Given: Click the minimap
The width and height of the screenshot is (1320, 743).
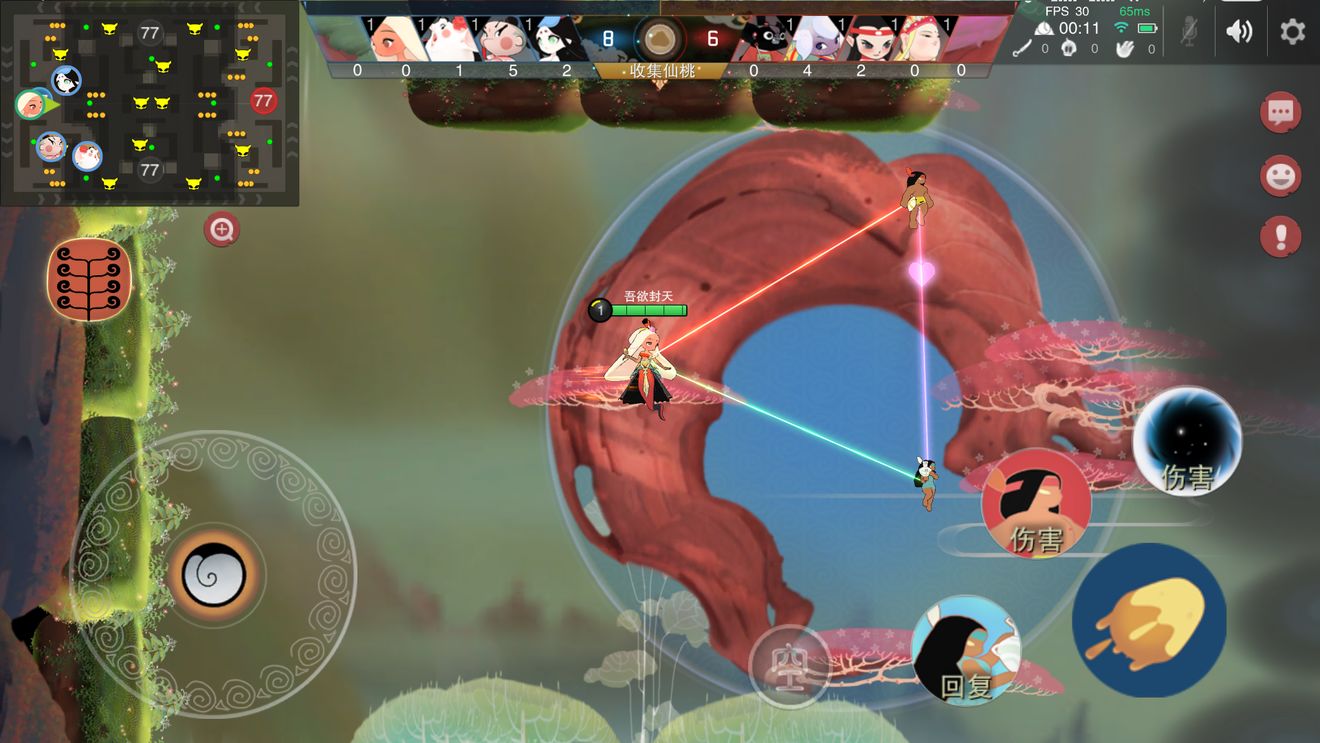Looking at the screenshot, I should 150,102.
